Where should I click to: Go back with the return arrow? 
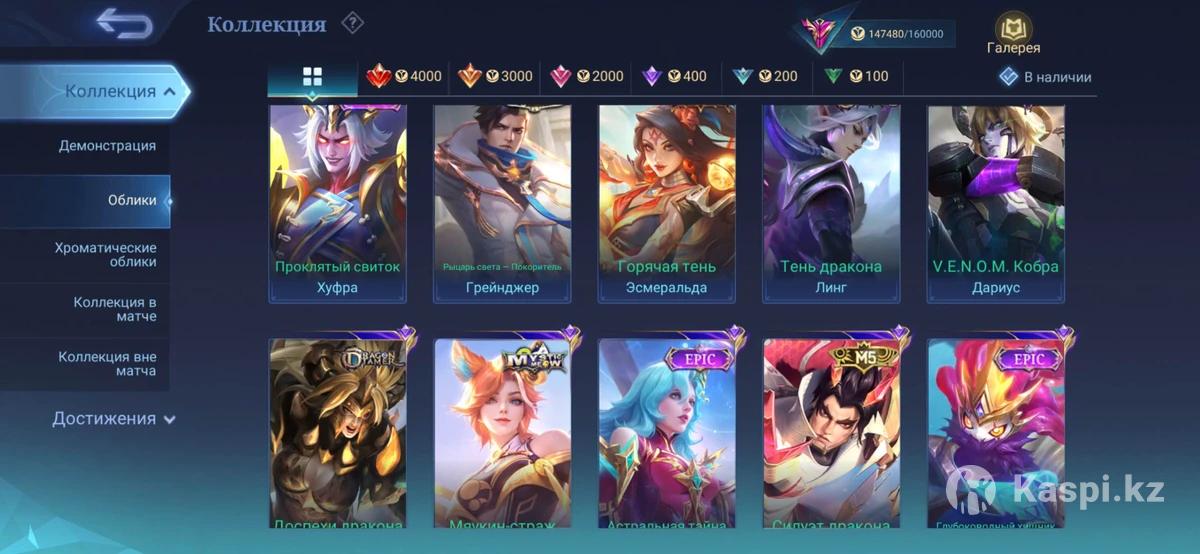click(x=124, y=24)
